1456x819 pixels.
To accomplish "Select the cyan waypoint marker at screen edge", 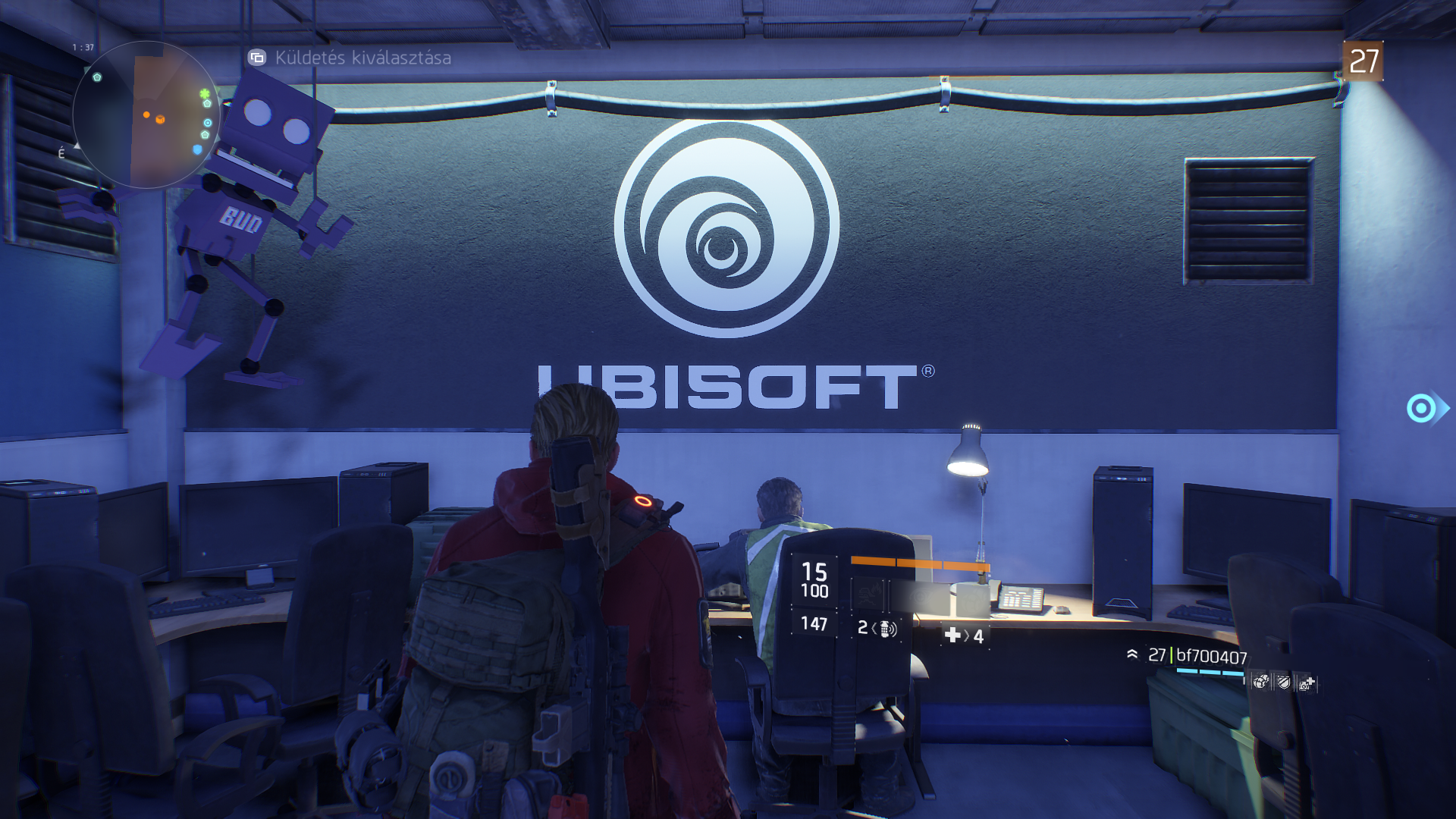I will point(1423,409).
